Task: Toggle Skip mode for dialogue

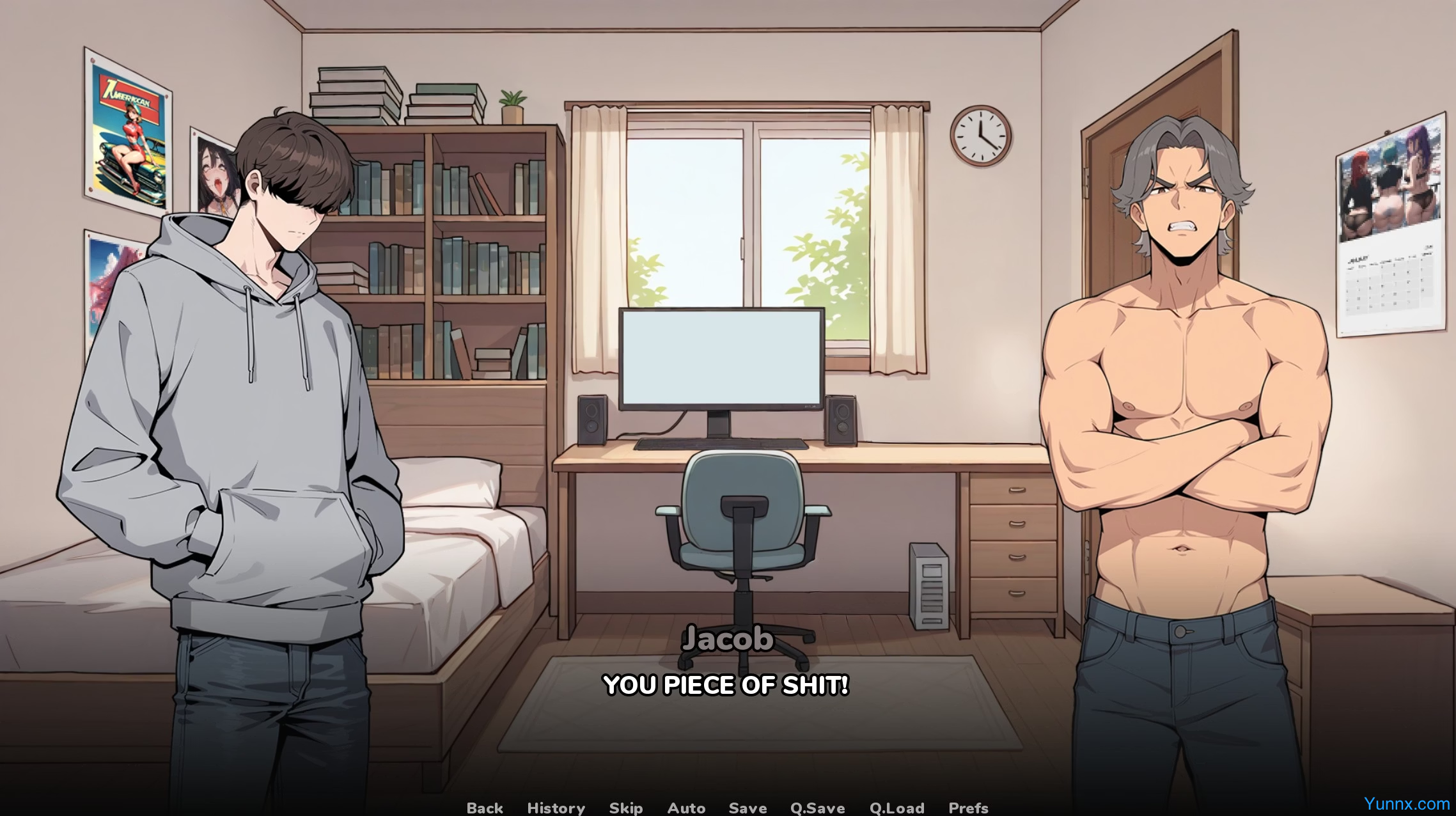Action: coord(626,808)
